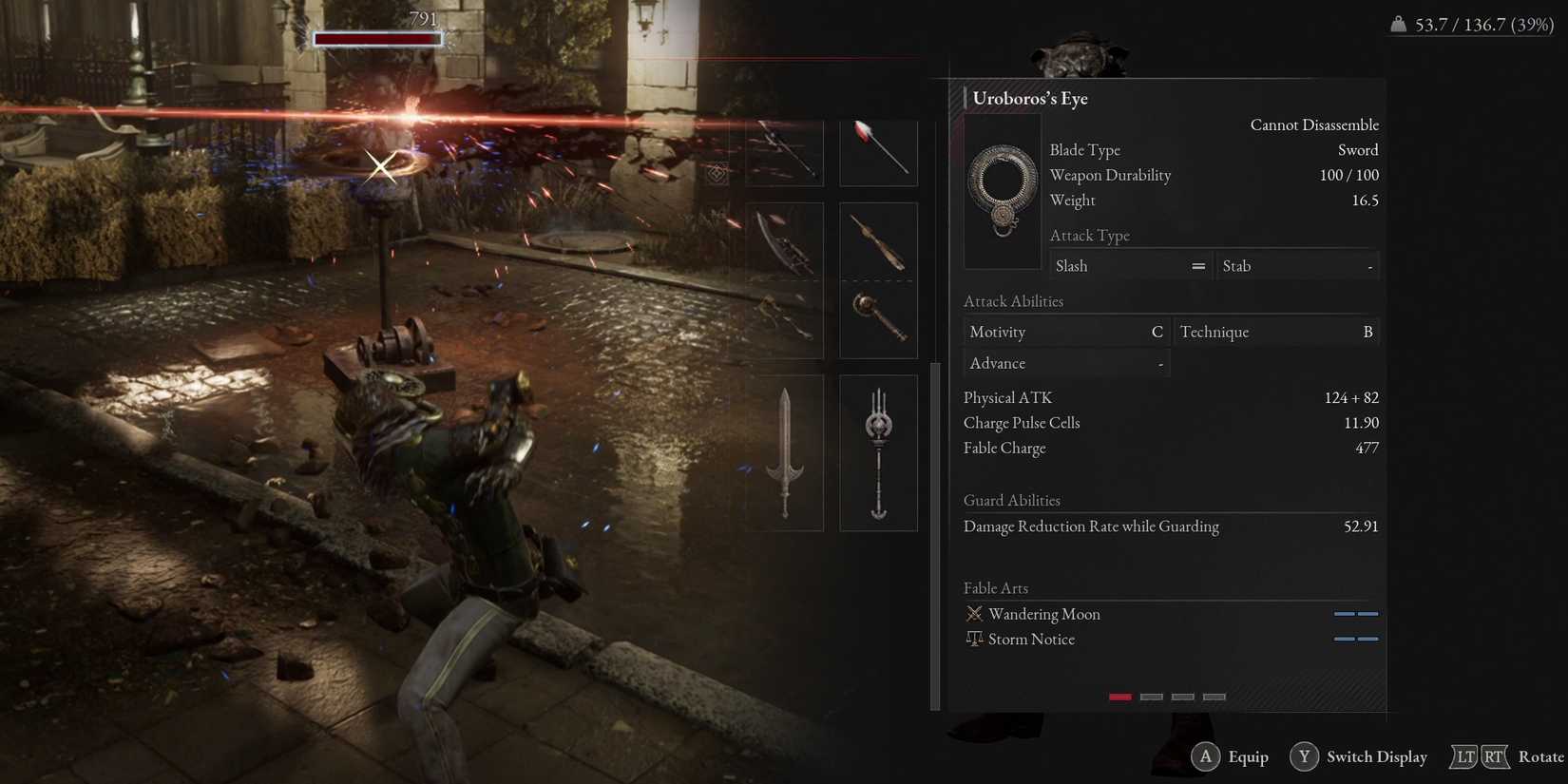This screenshot has height=784, width=1568.
Task: Click the Attack Abilities section header
Action: (x=1013, y=301)
